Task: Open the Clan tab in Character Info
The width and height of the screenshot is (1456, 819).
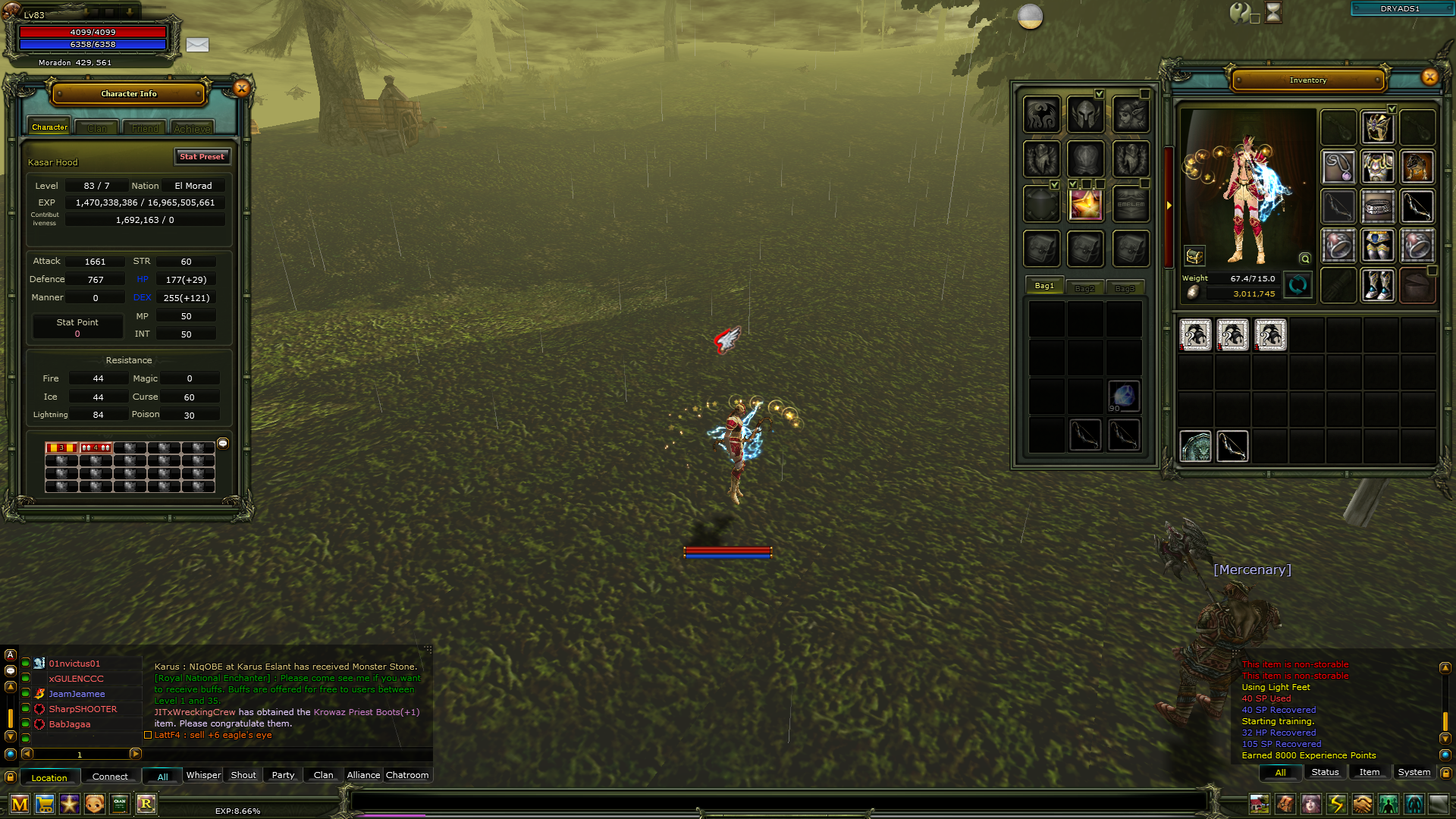Action: tap(96, 127)
